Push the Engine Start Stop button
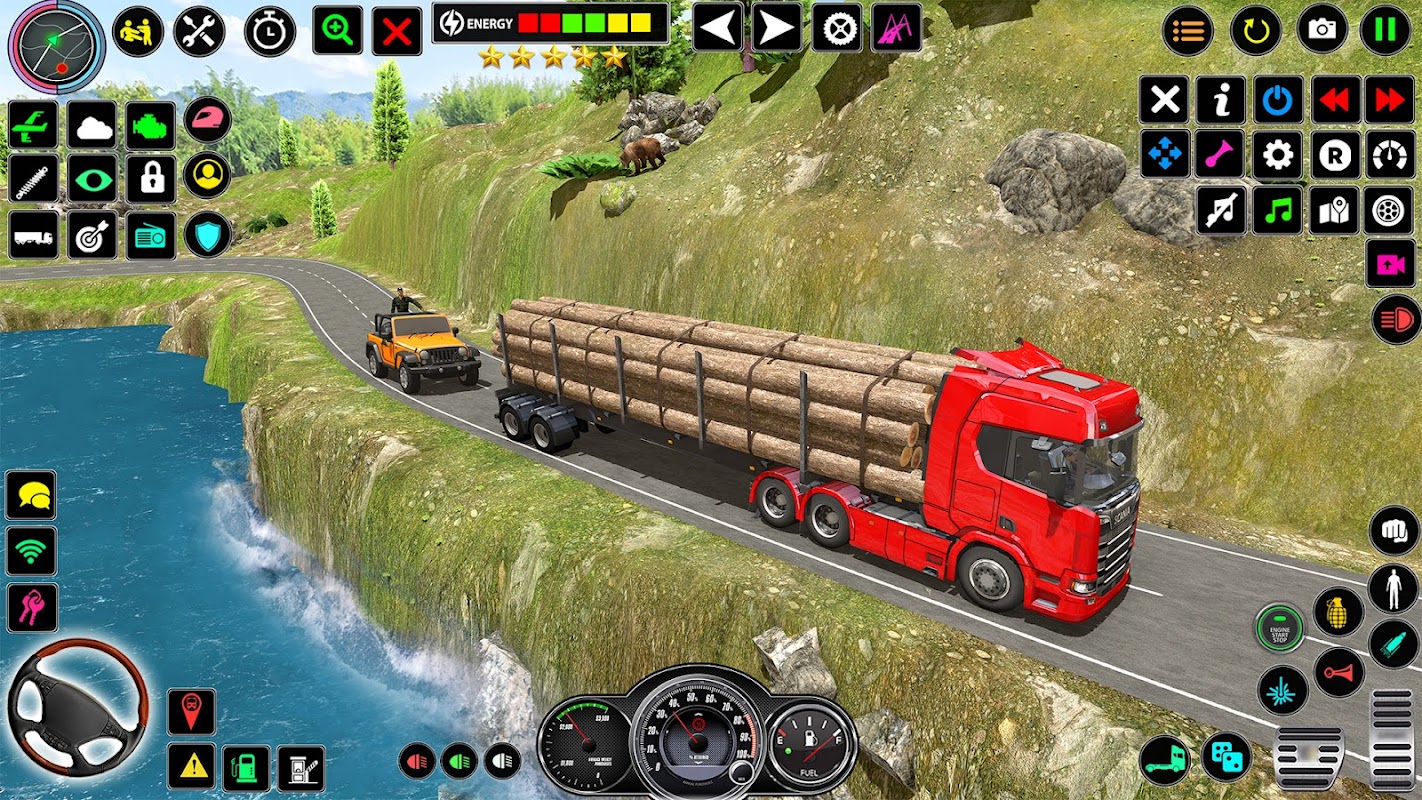The height and width of the screenshot is (800, 1422). click(1280, 629)
